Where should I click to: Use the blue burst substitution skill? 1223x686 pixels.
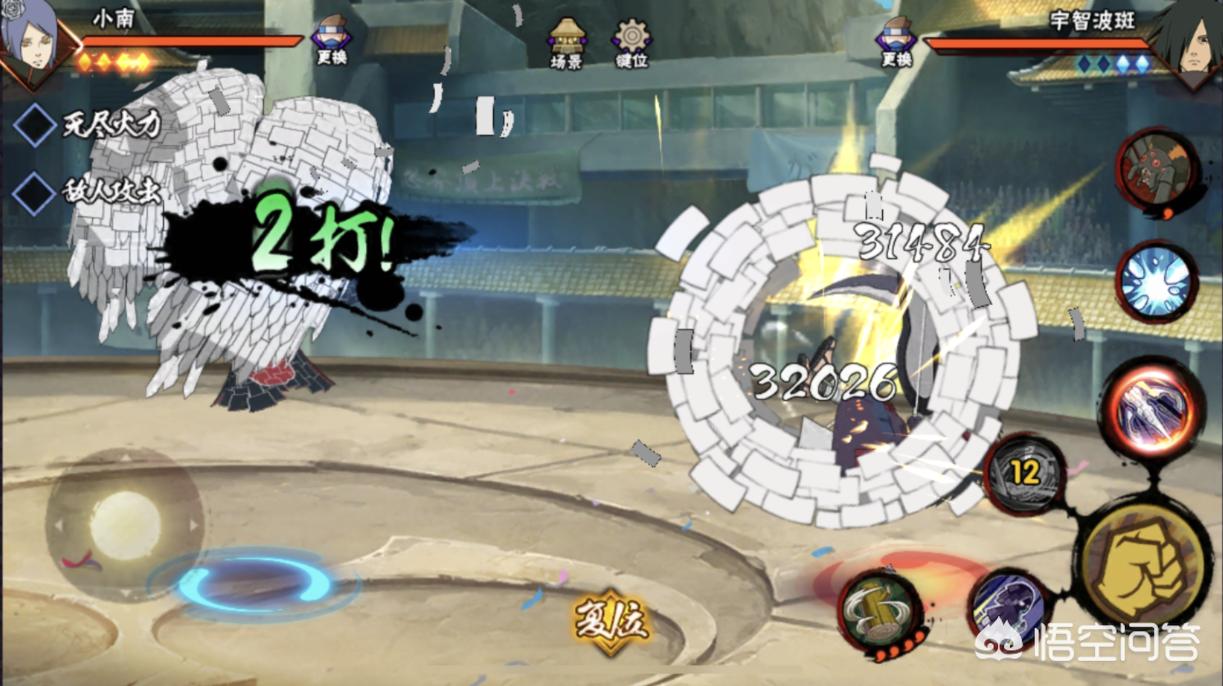click(x=1157, y=280)
